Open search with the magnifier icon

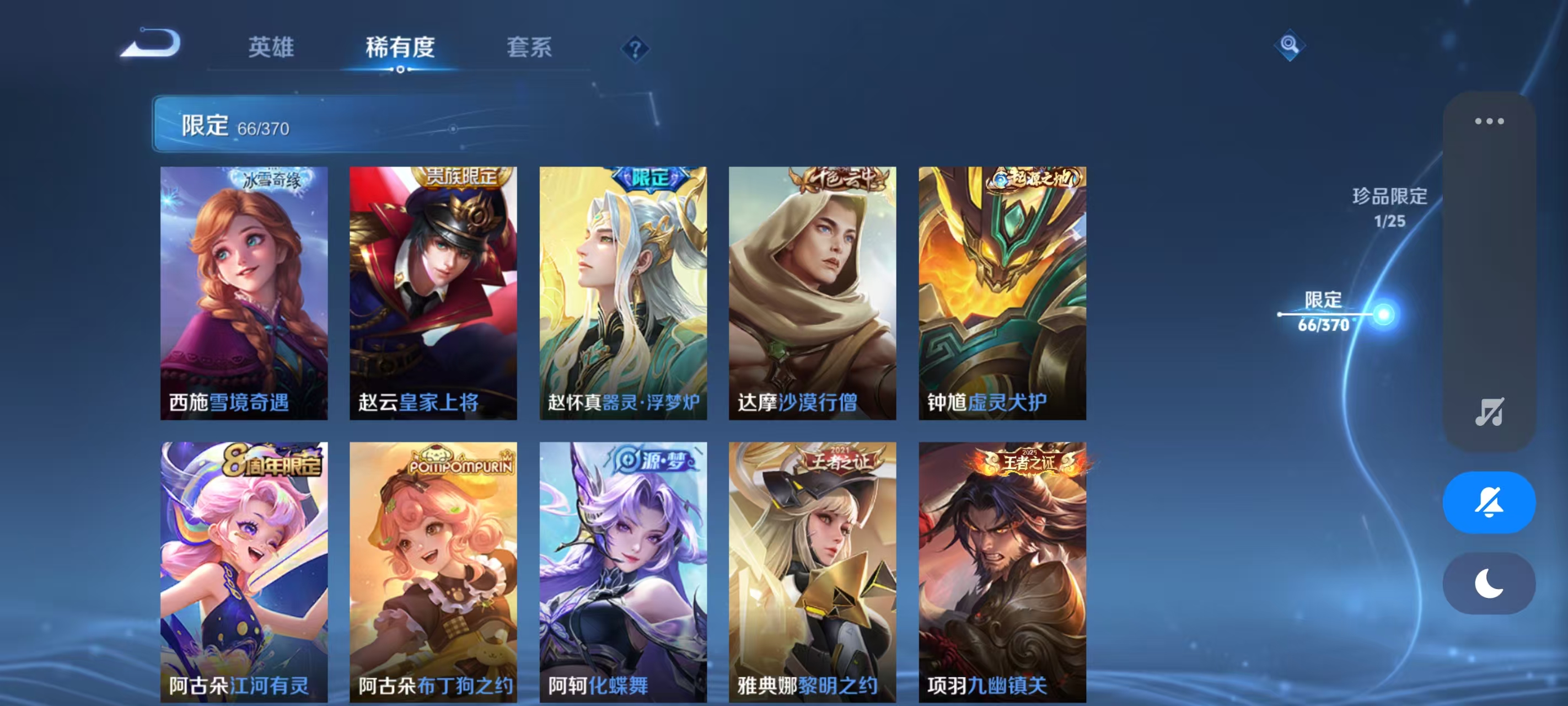1291,46
